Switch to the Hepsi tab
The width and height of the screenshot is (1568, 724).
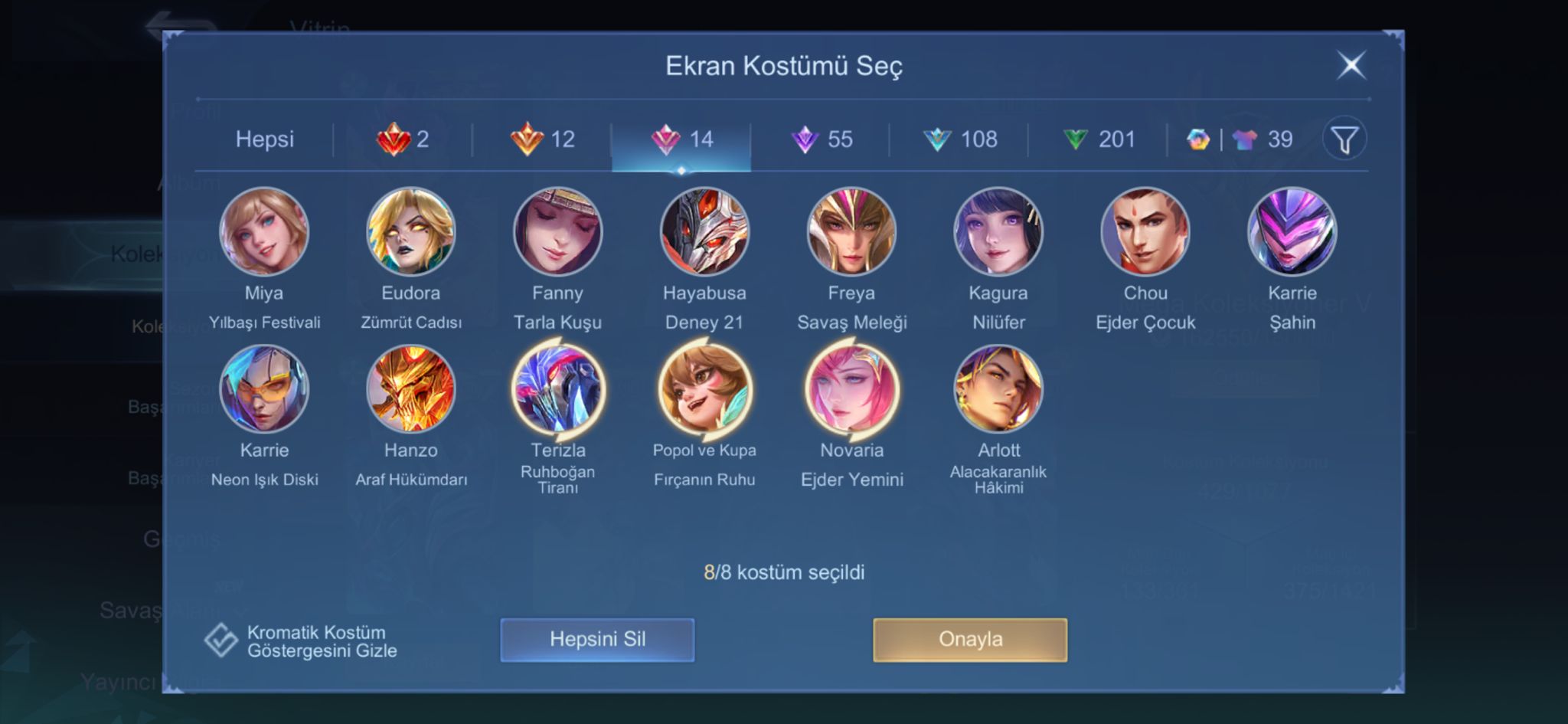pyautogui.click(x=264, y=139)
